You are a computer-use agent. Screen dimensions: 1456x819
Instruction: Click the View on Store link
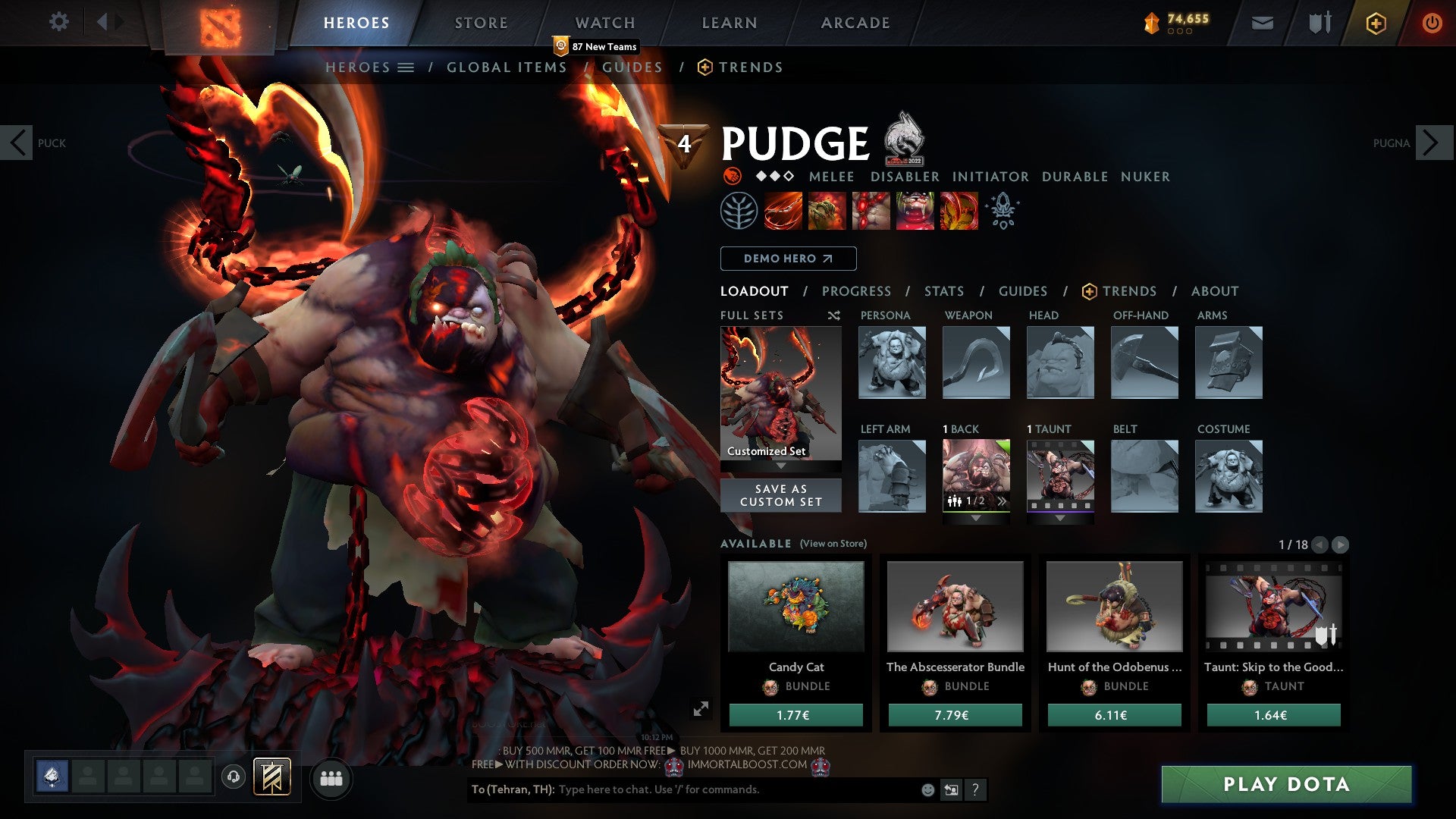click(832, 544)
